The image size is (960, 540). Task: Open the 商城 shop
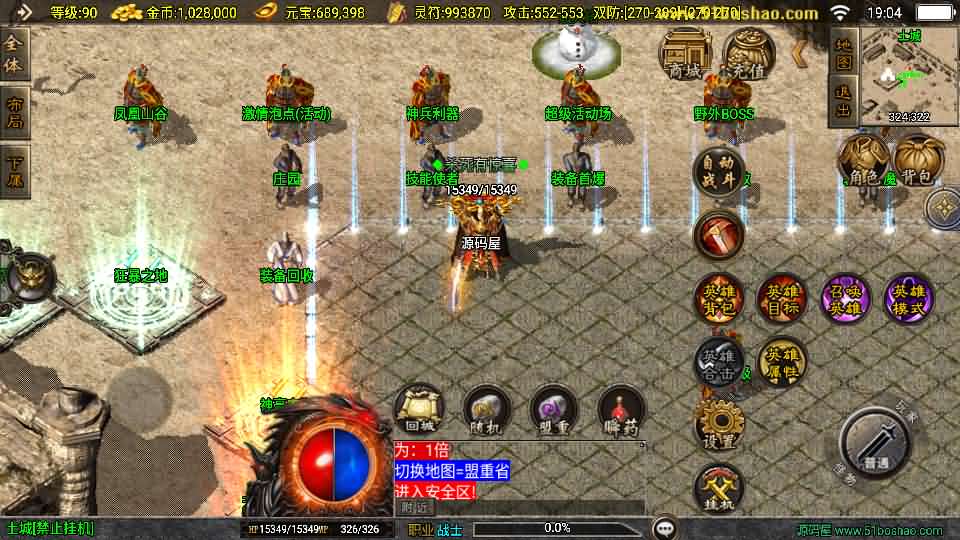pos(685,54)
